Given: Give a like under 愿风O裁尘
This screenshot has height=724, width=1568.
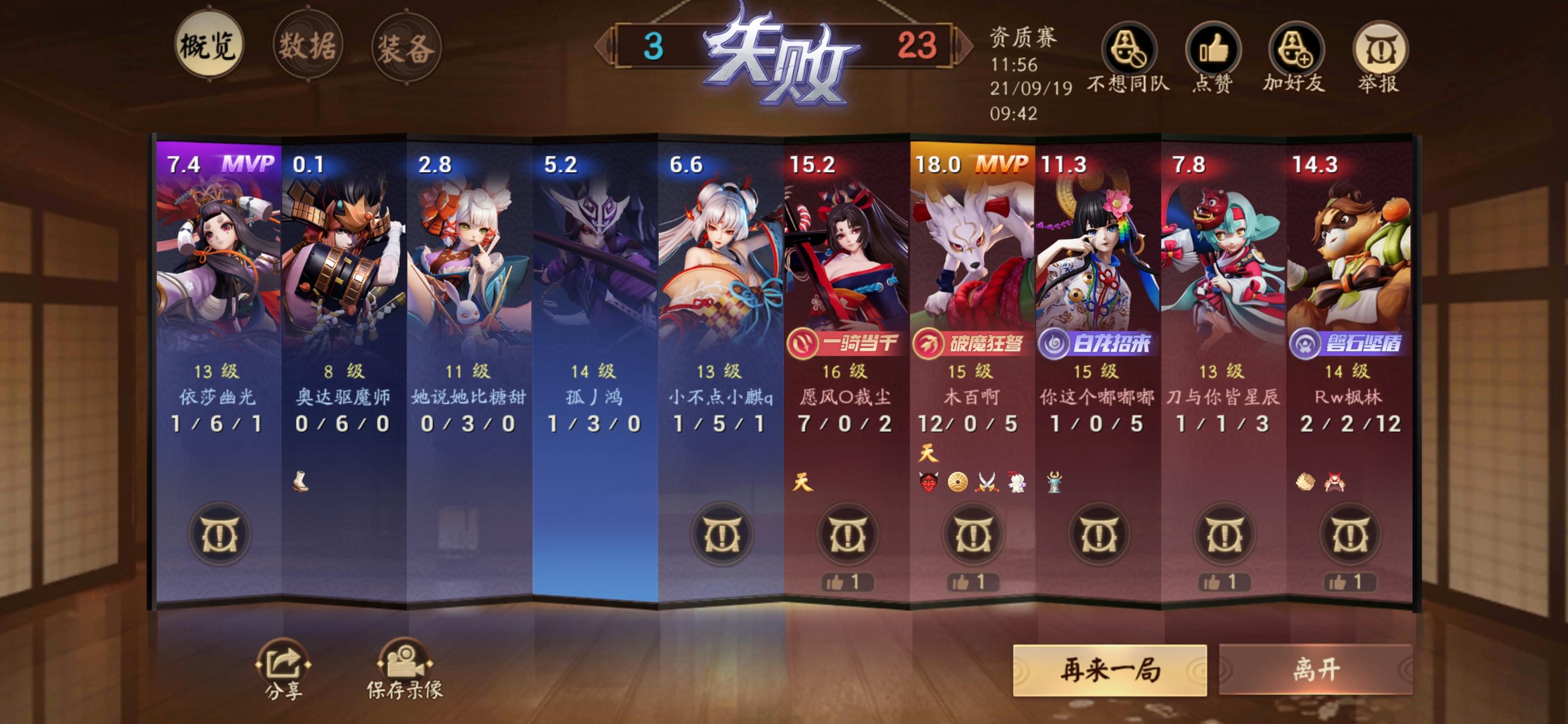Looking at the screenshot, I should 849,583.
